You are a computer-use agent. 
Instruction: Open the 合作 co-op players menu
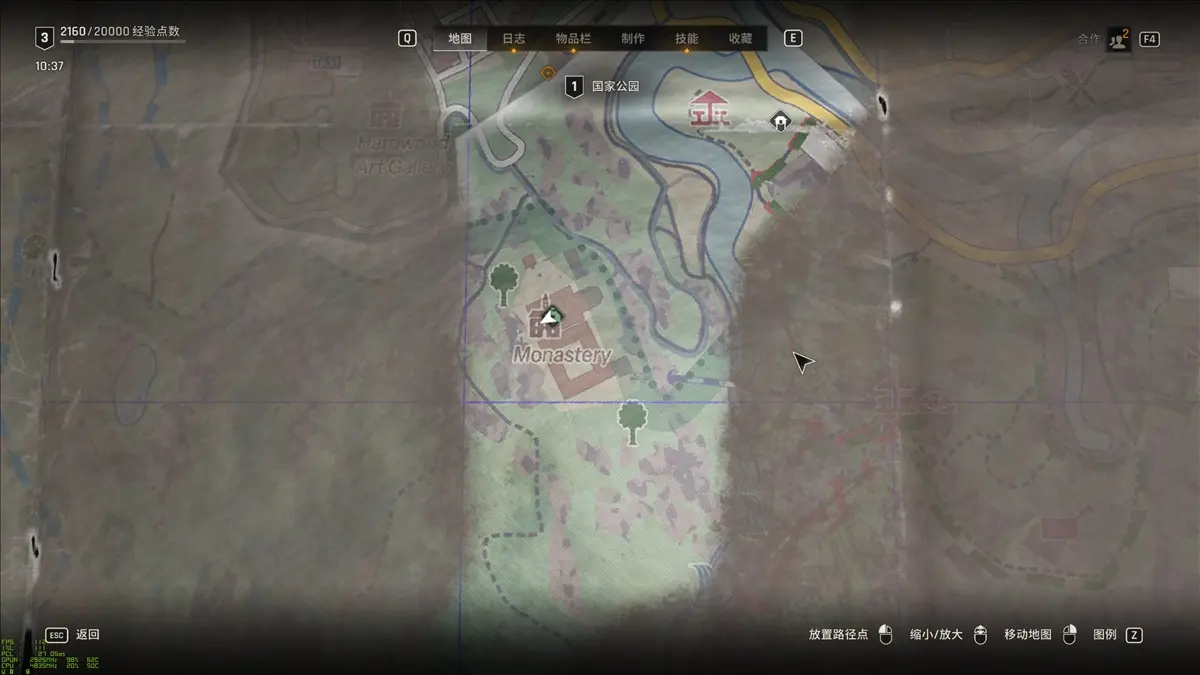pyautogui.click(x=1118, y=39)
